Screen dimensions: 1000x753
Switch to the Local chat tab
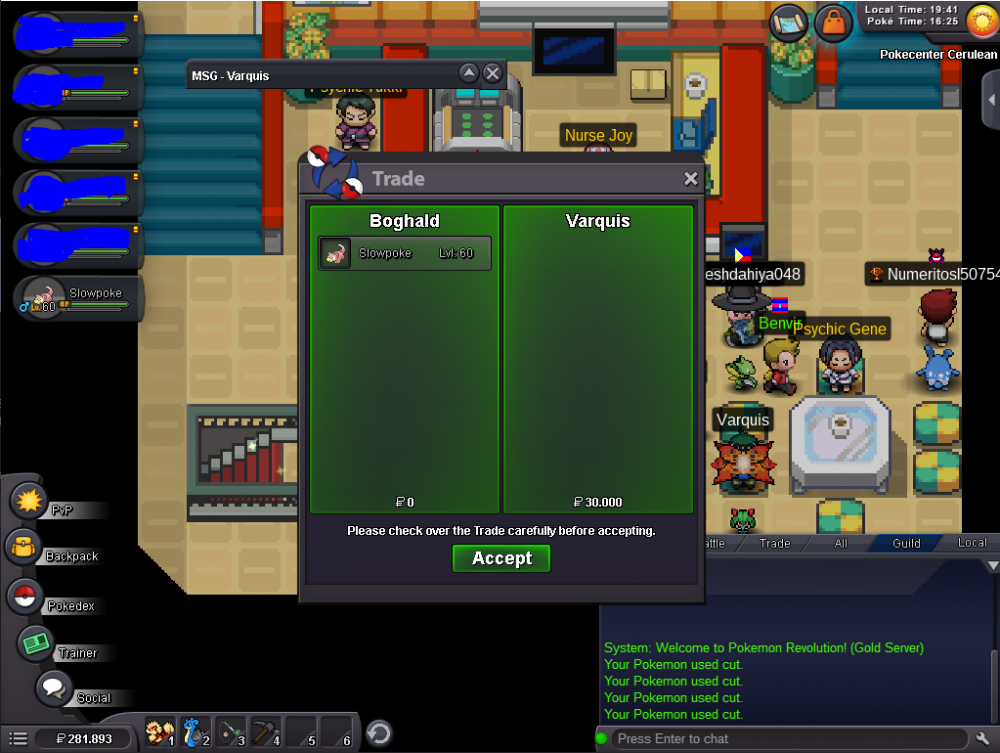point(972,543)
